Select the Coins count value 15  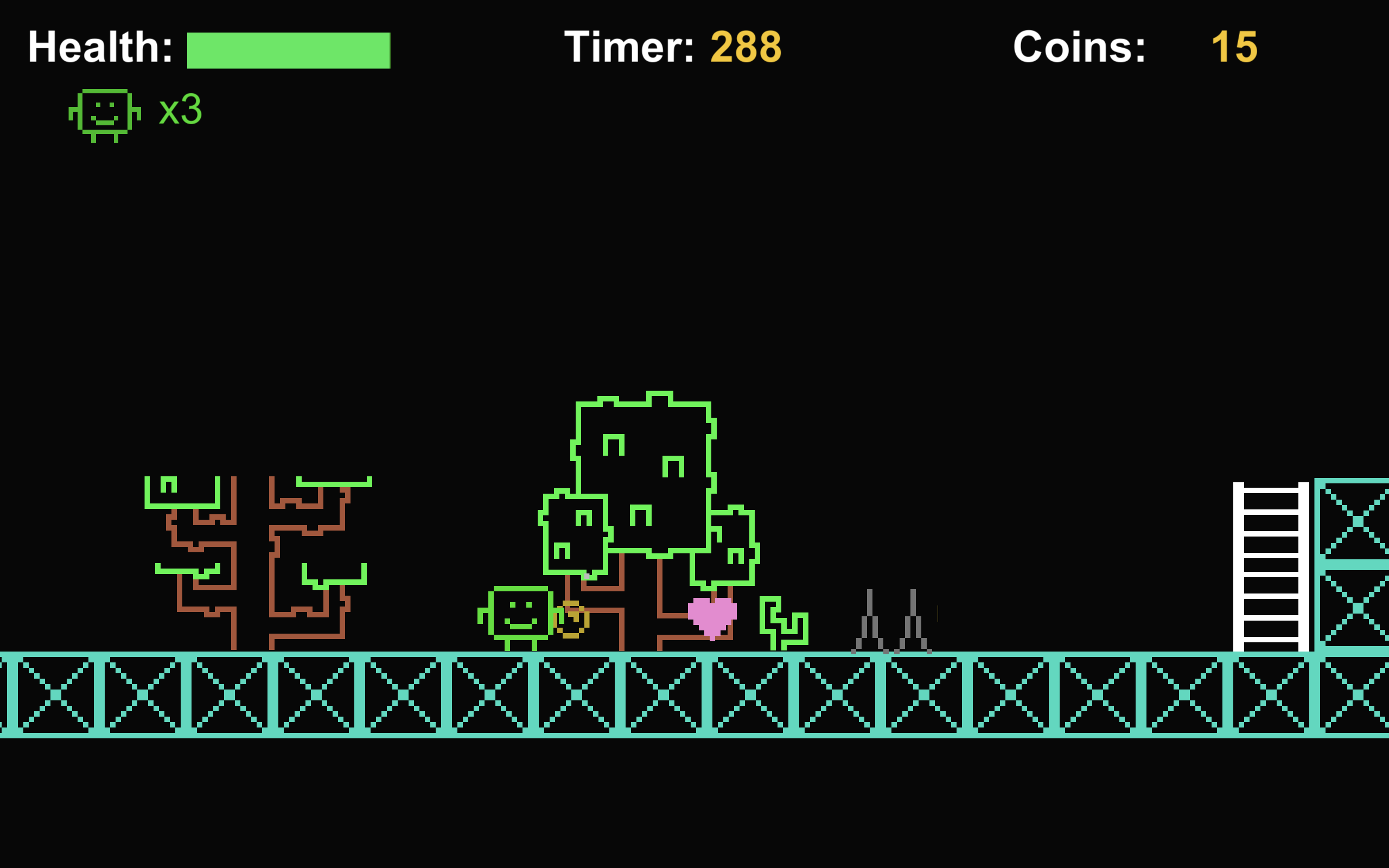[x=1233, y=49]
